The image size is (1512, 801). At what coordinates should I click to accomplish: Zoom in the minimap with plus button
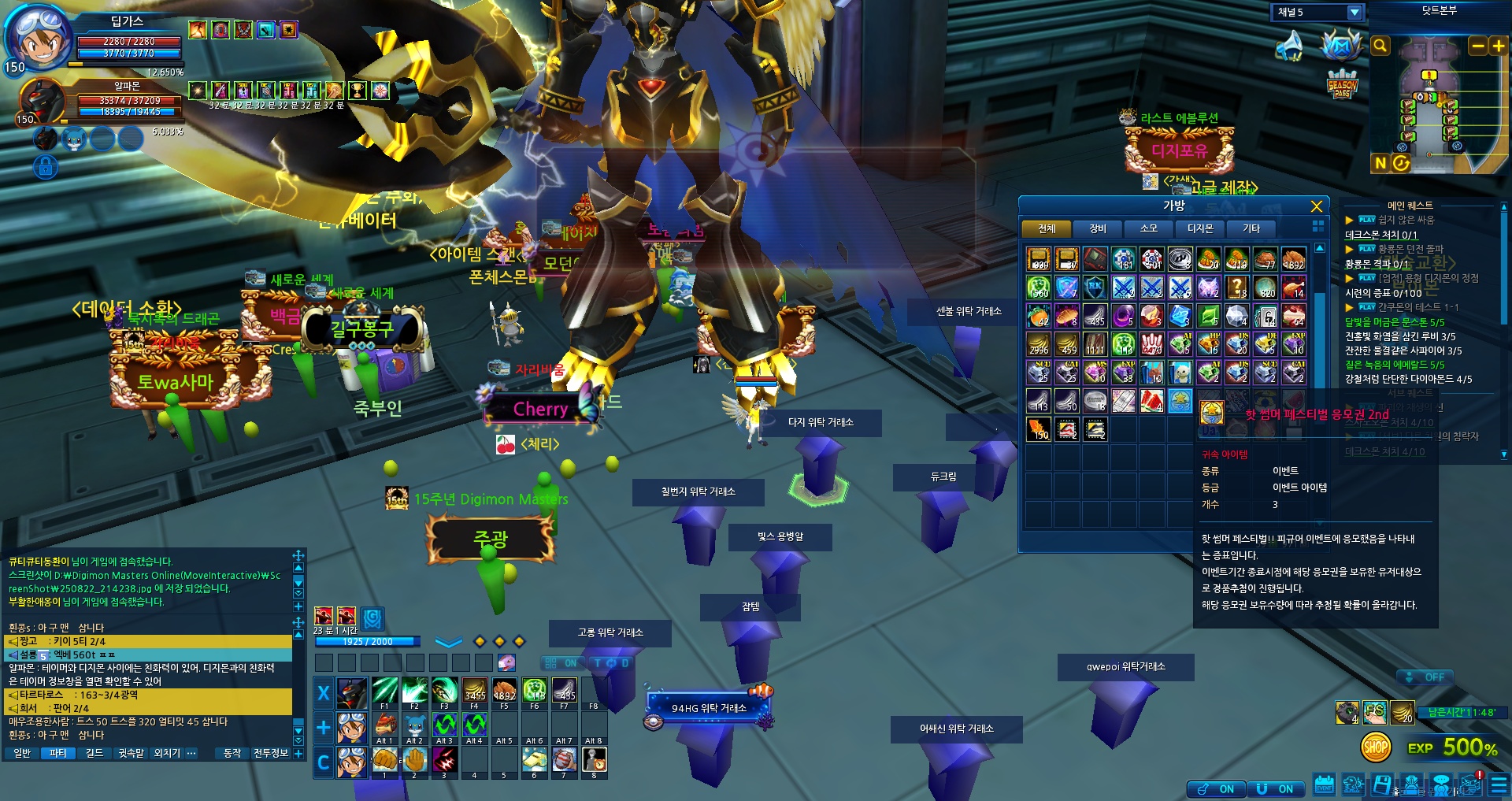(x=1498, y=46)
